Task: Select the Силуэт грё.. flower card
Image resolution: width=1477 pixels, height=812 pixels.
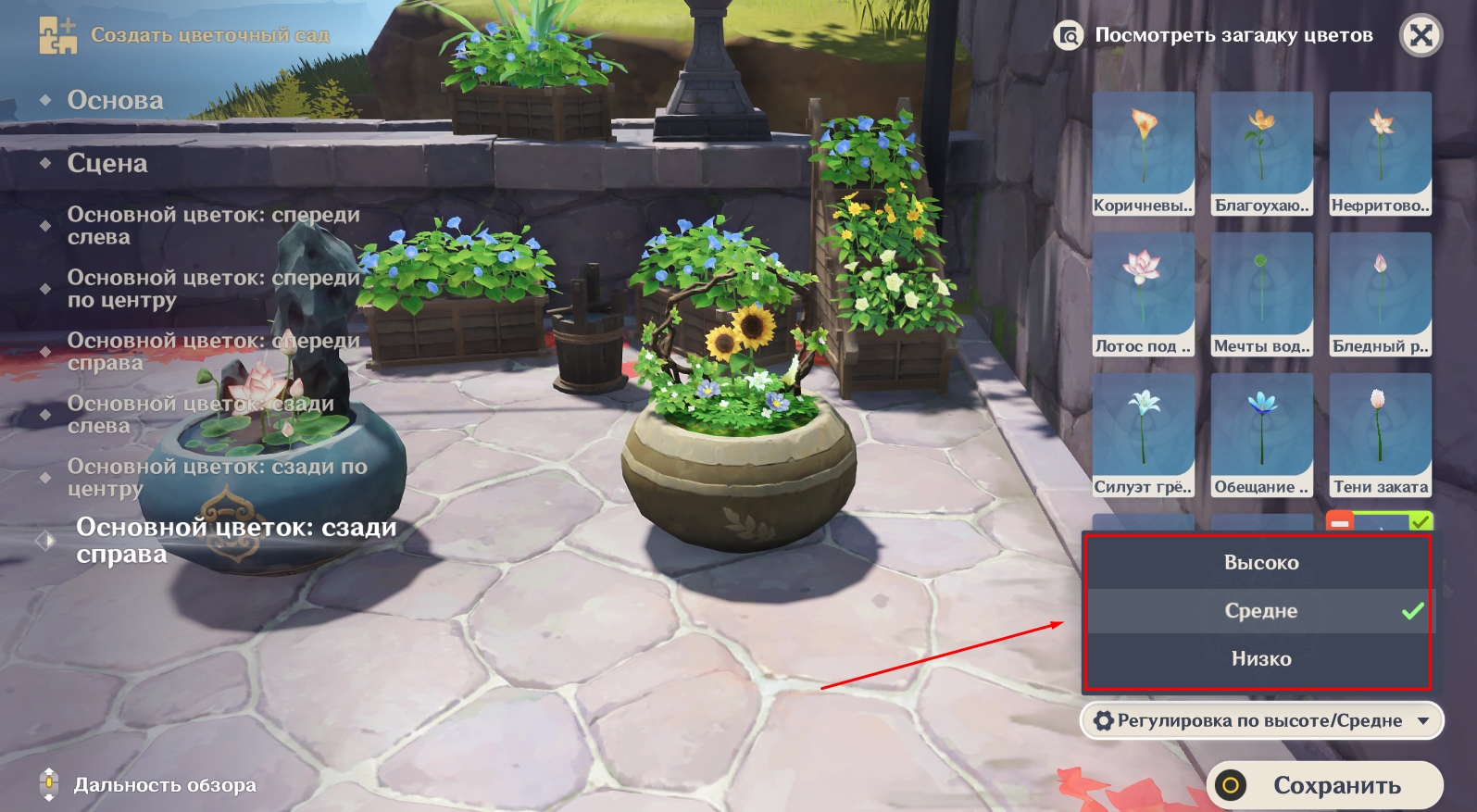Action: (1144, 435)
